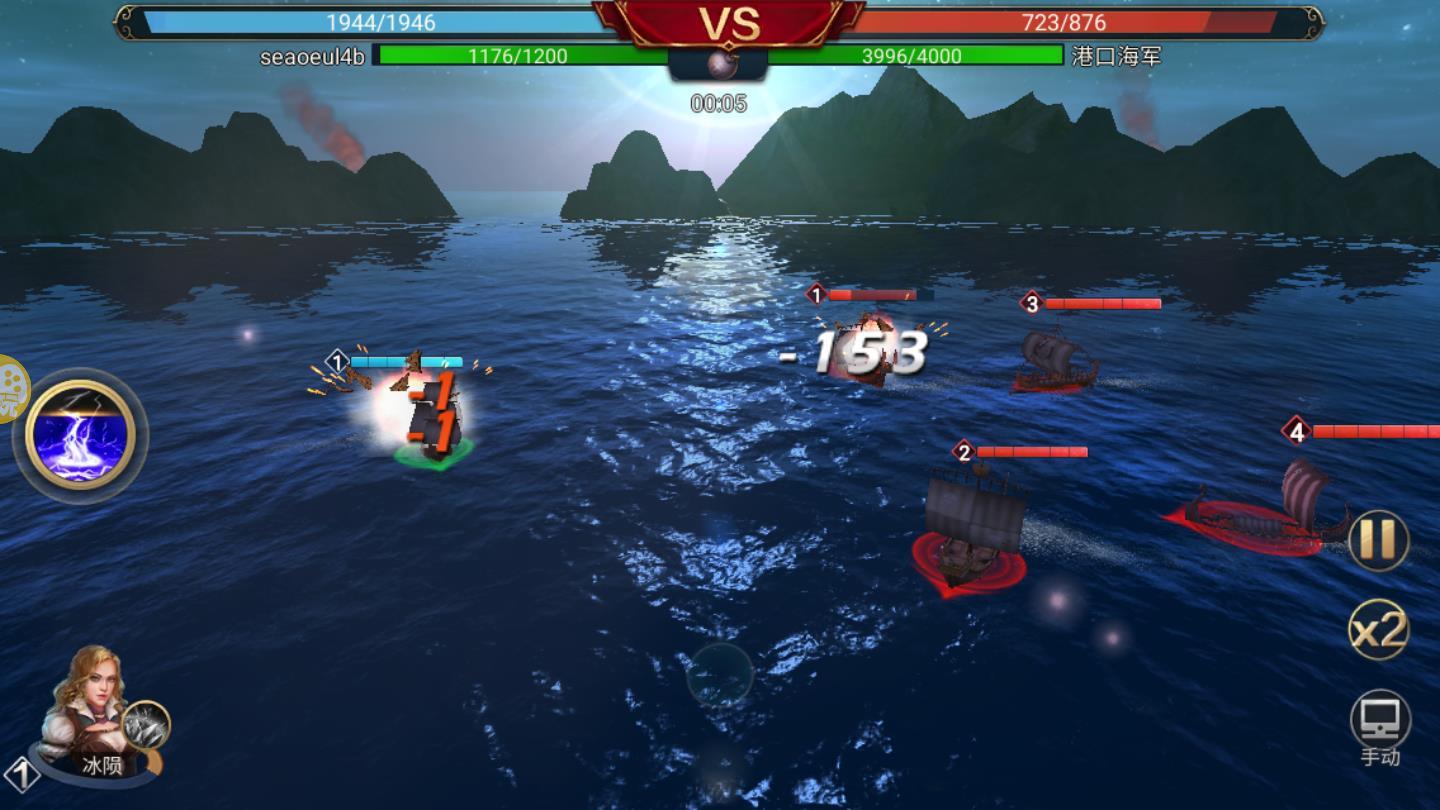Tap the small skill badge beside 冰陨
Screen dimensions: 1440x810
(146, 725)
